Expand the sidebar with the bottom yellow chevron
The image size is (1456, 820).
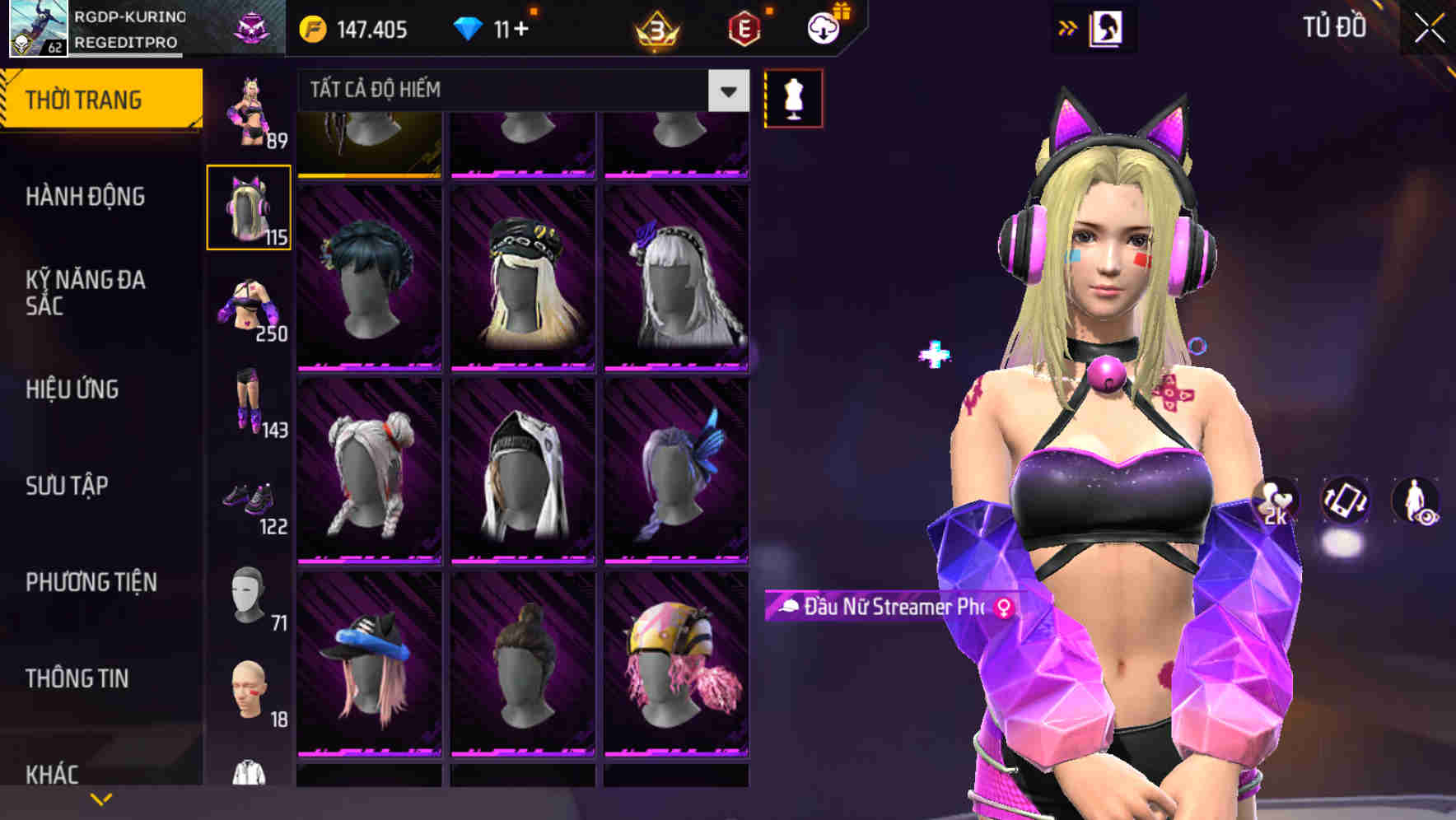point(101,797)
